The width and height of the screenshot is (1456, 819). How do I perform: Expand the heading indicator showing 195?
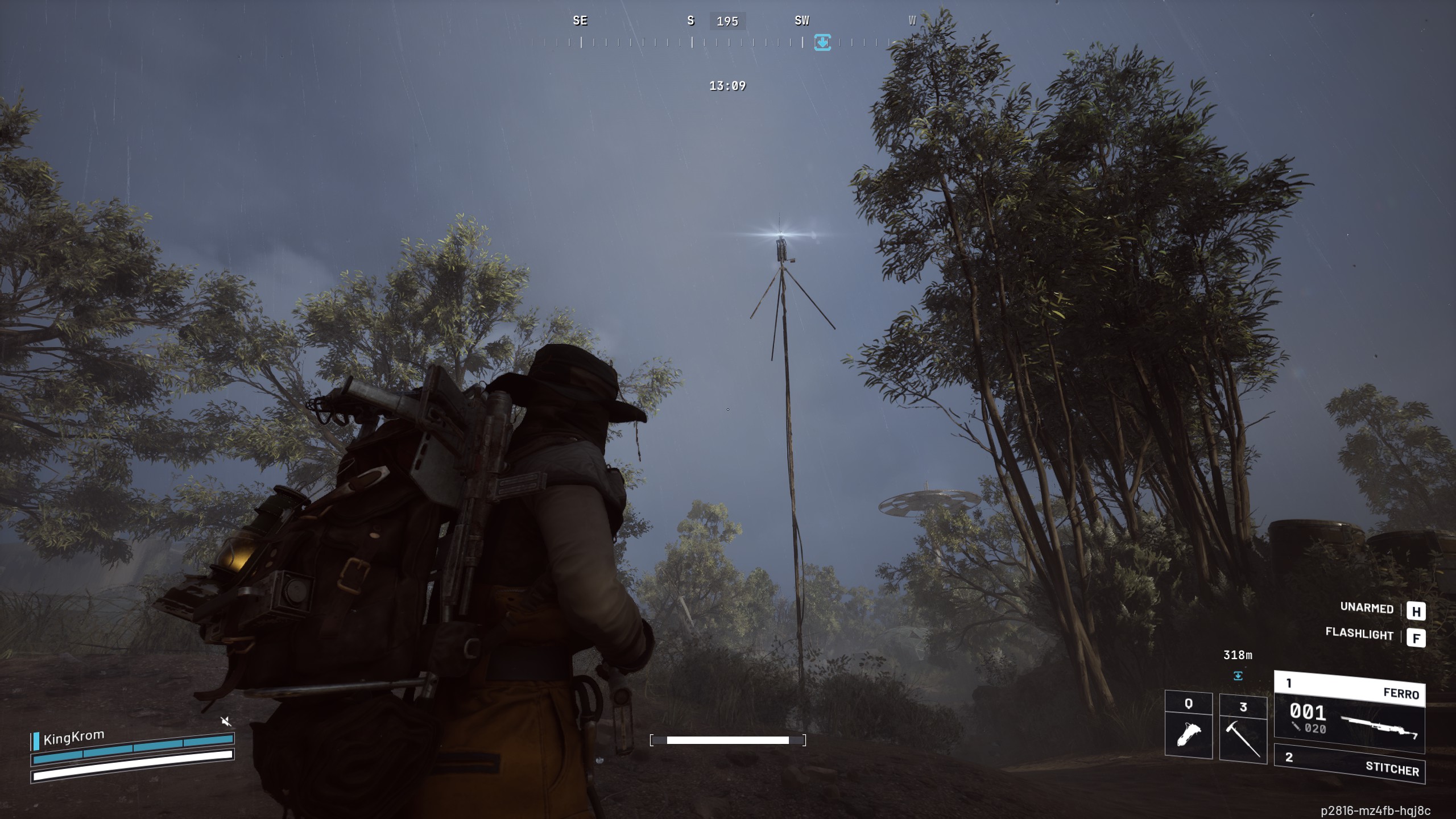[729, 22]
